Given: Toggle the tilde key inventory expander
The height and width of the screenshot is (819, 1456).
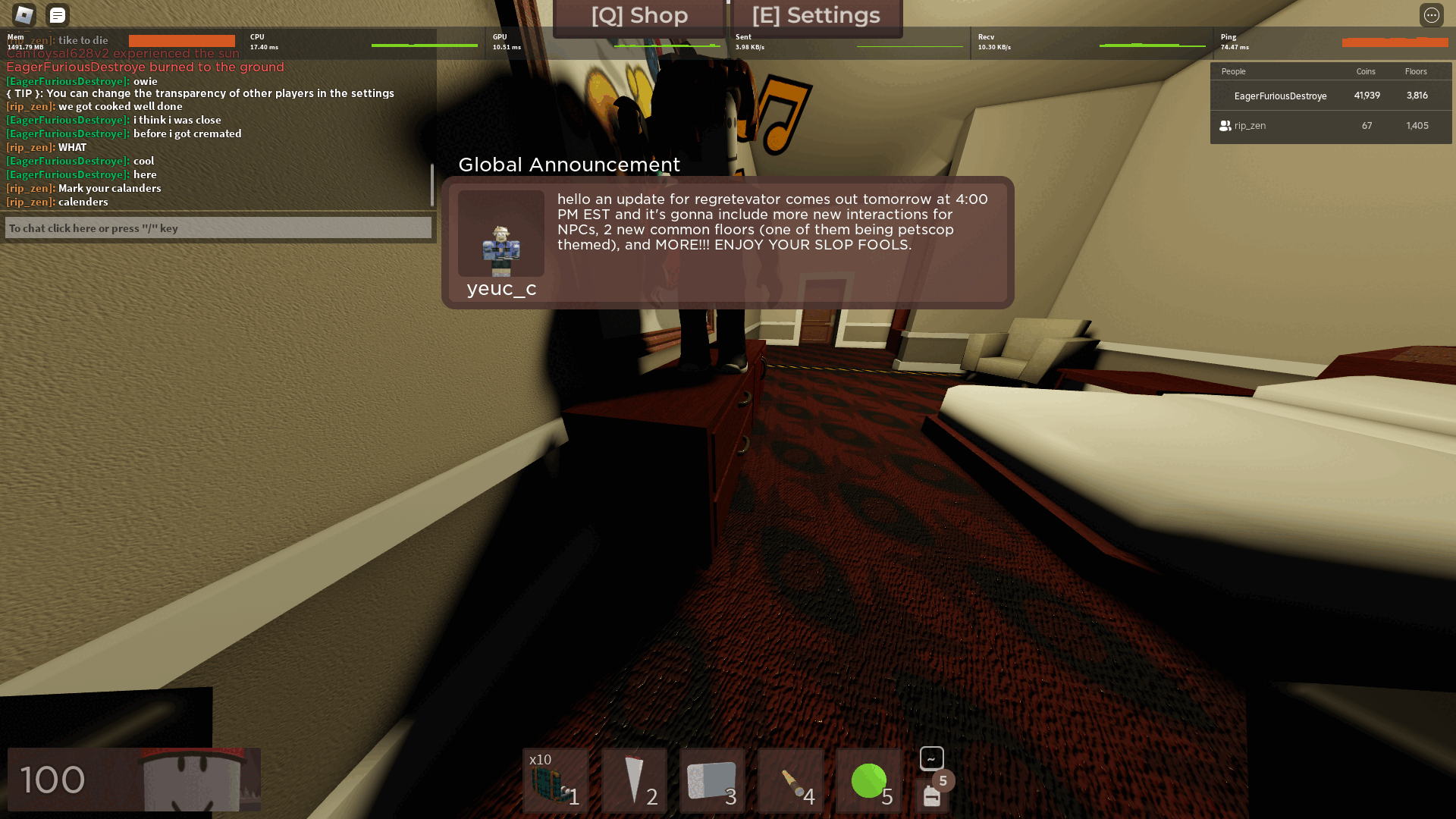Looking at the screenshot, I should coord(931,758).
